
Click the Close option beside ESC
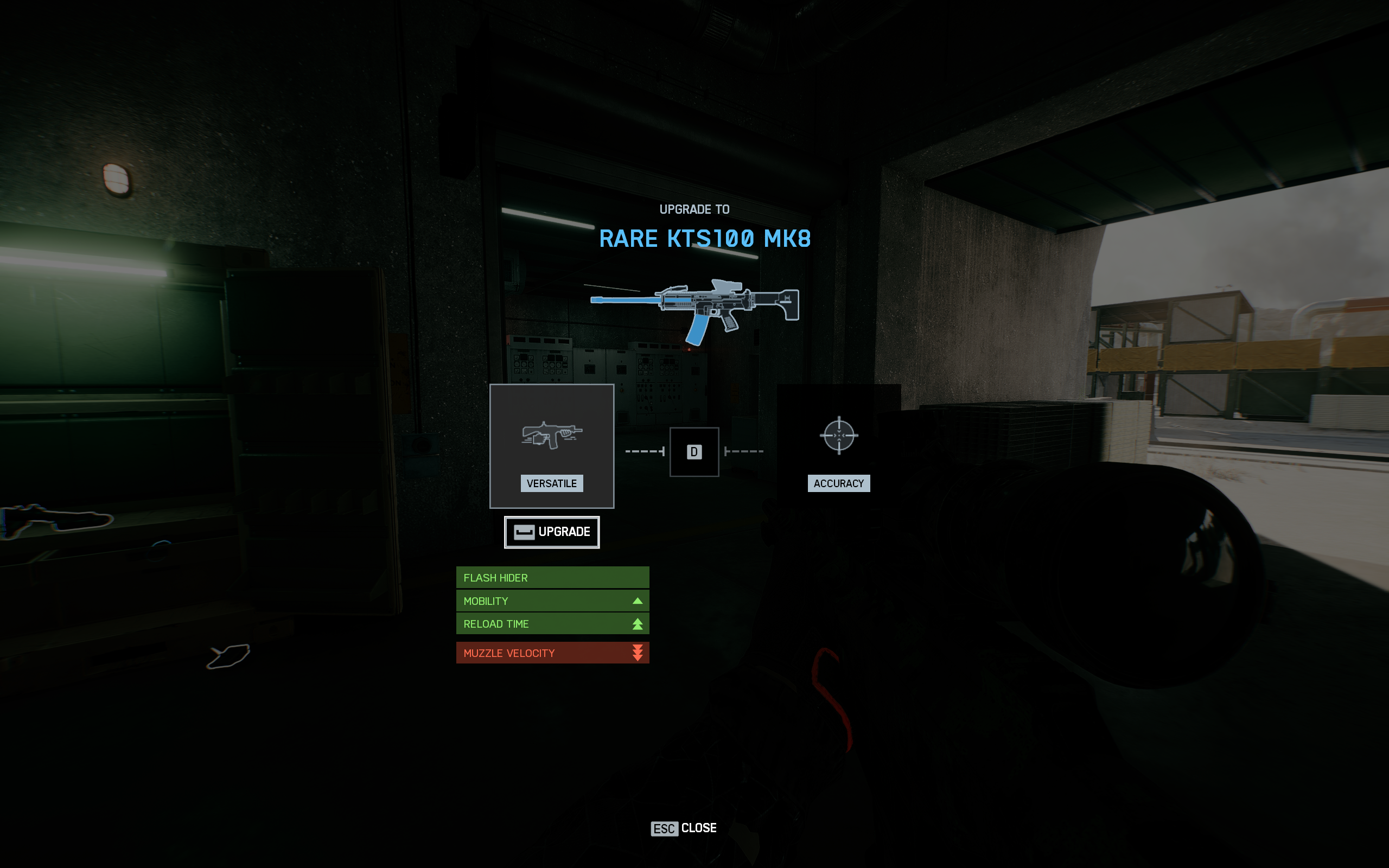coord(698,828)
